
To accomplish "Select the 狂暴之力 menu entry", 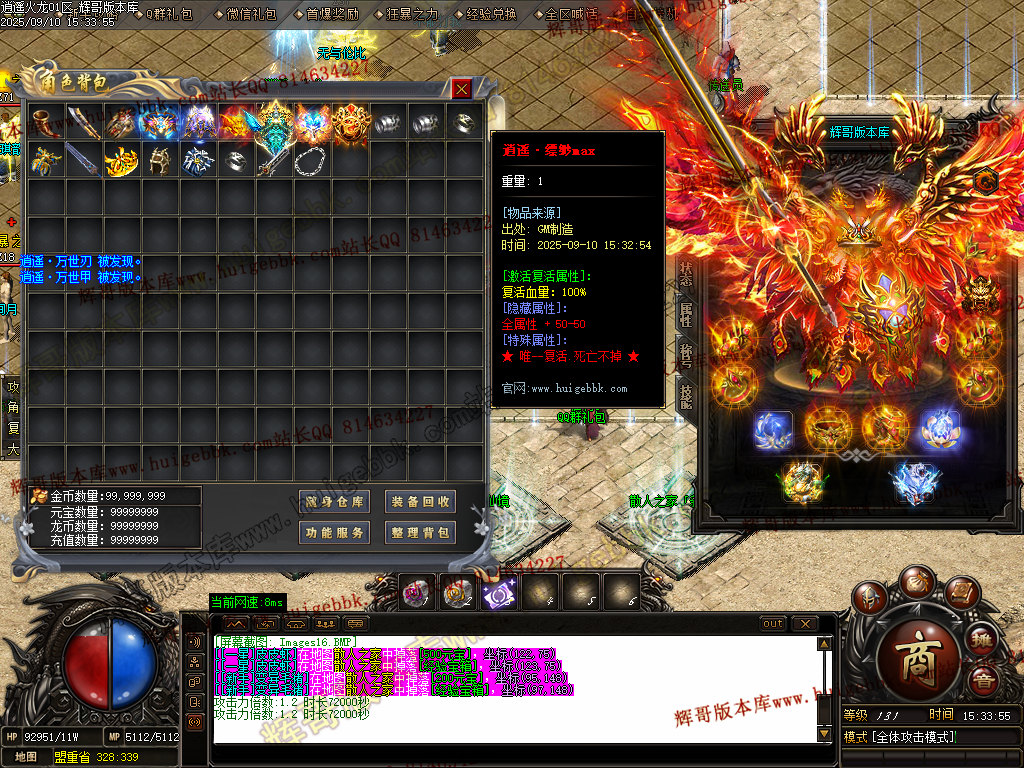I will click(411, 14).
